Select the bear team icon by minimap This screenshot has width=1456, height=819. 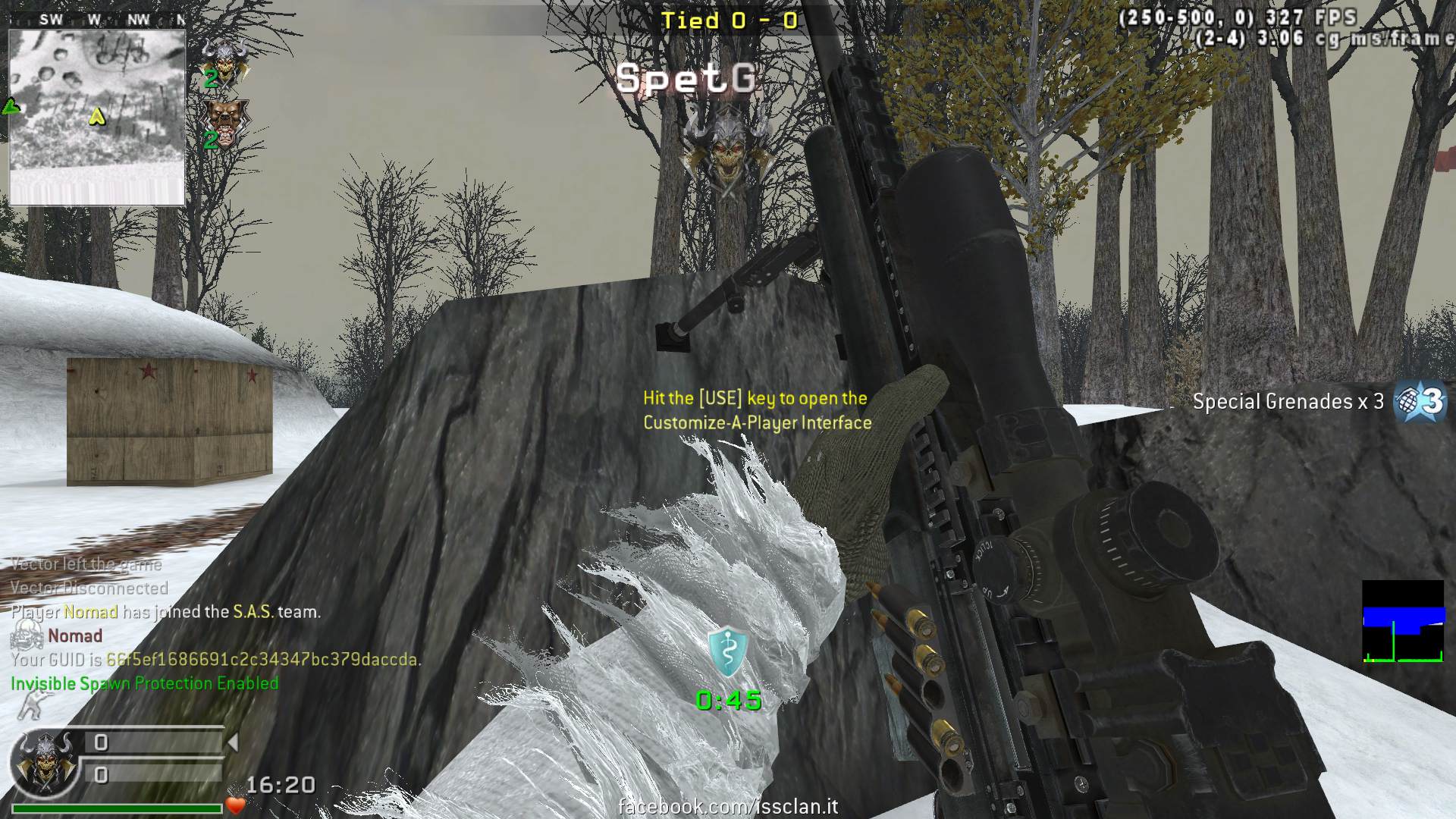225,120
